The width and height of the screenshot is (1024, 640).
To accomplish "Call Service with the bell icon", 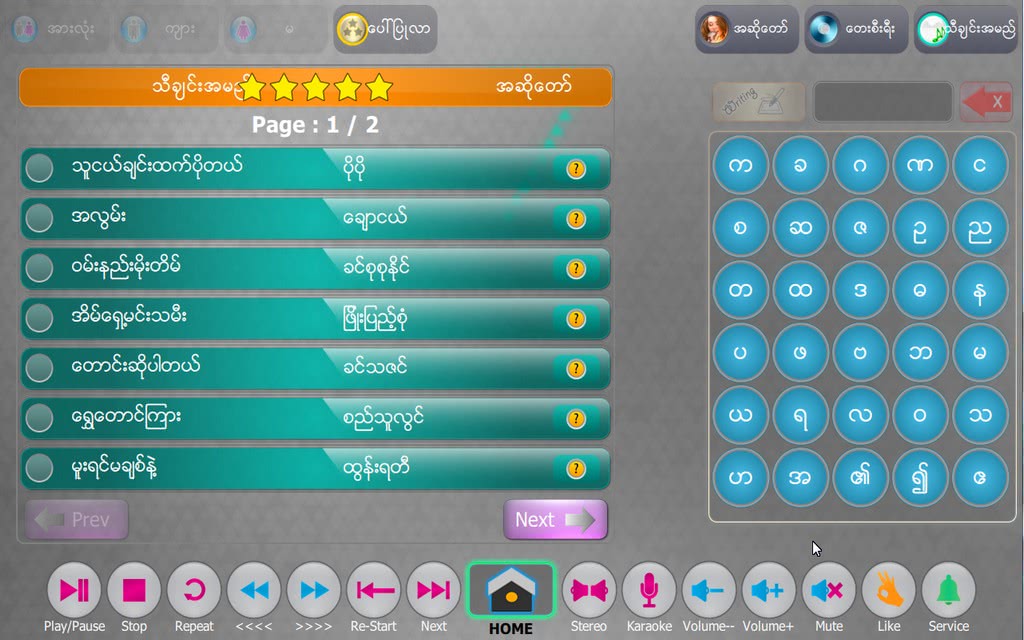I will pos(948,590).
